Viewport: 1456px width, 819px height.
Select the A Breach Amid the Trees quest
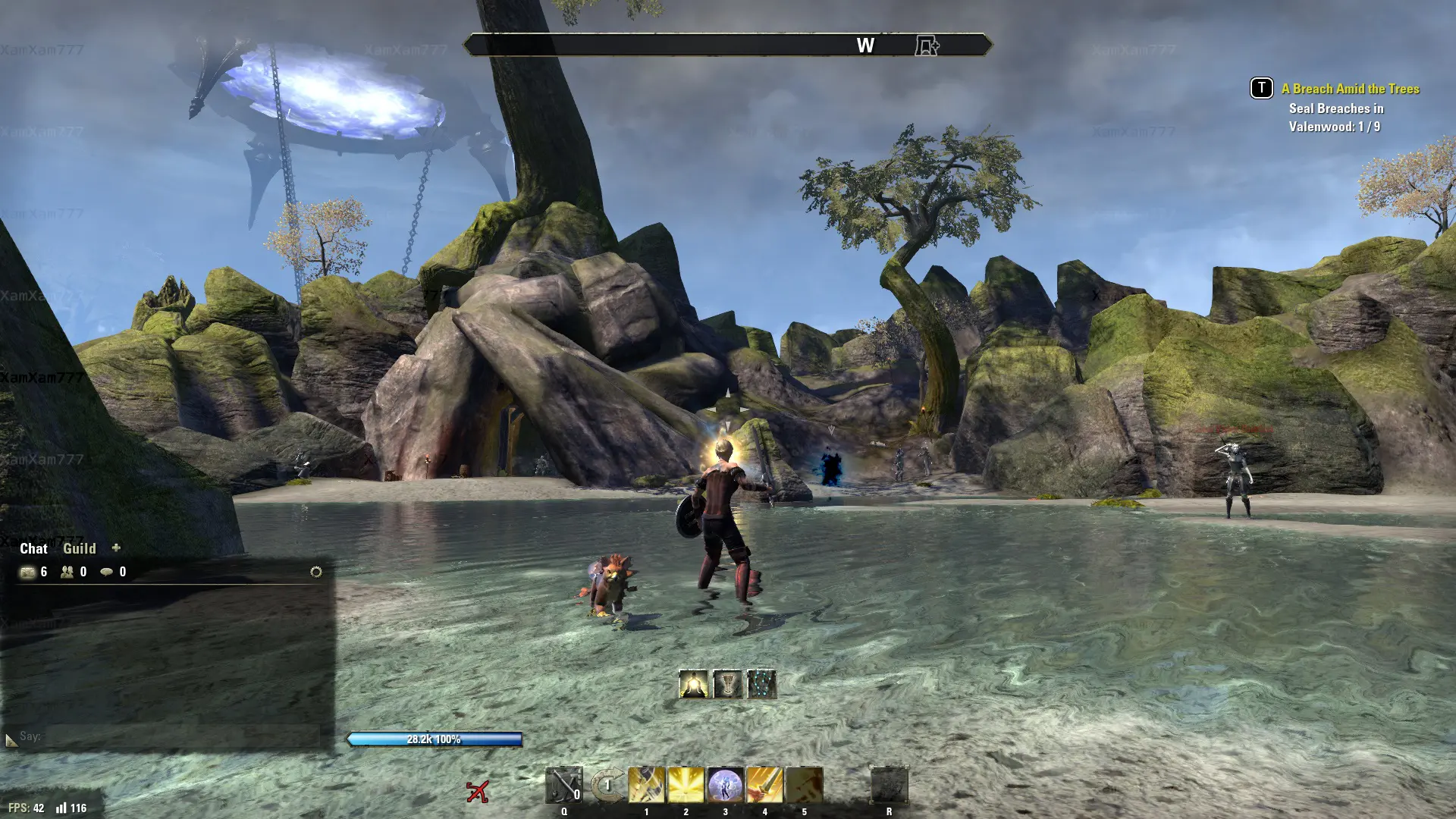pos(1350,89)
